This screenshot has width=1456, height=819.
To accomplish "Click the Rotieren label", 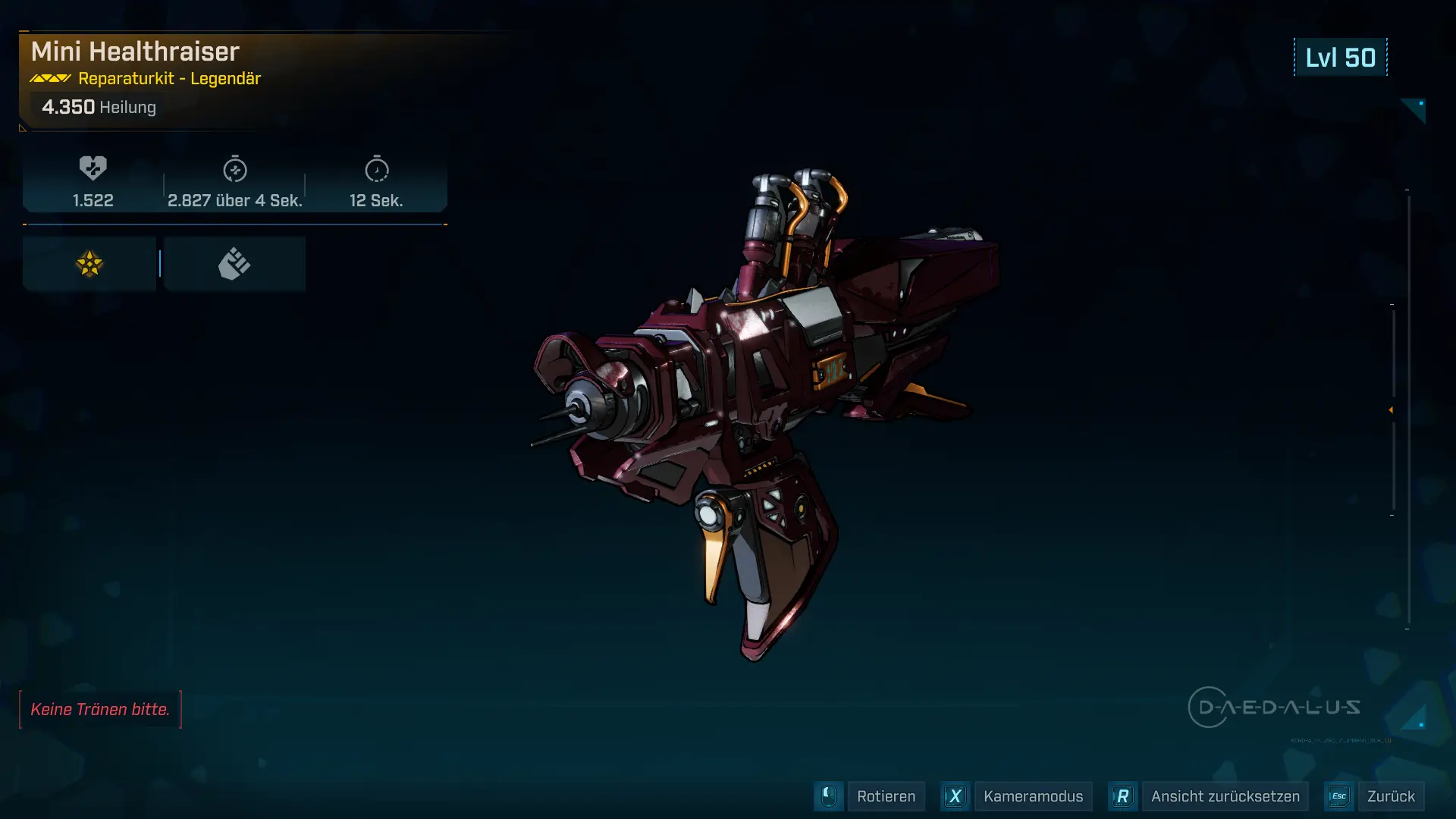I will (x=886, y=796).
